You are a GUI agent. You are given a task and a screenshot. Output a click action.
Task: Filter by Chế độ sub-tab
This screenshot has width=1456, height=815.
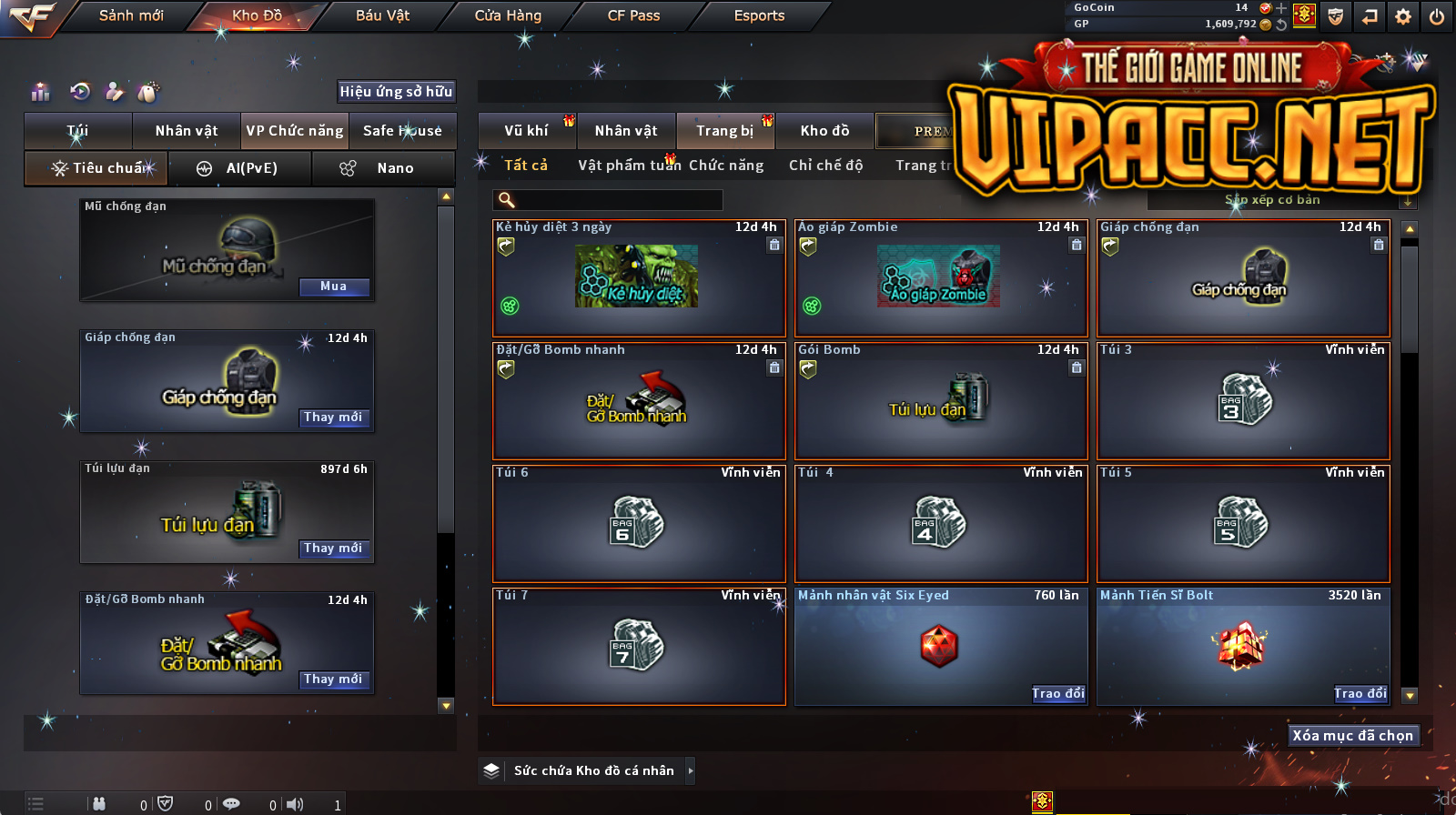[825, 166]
